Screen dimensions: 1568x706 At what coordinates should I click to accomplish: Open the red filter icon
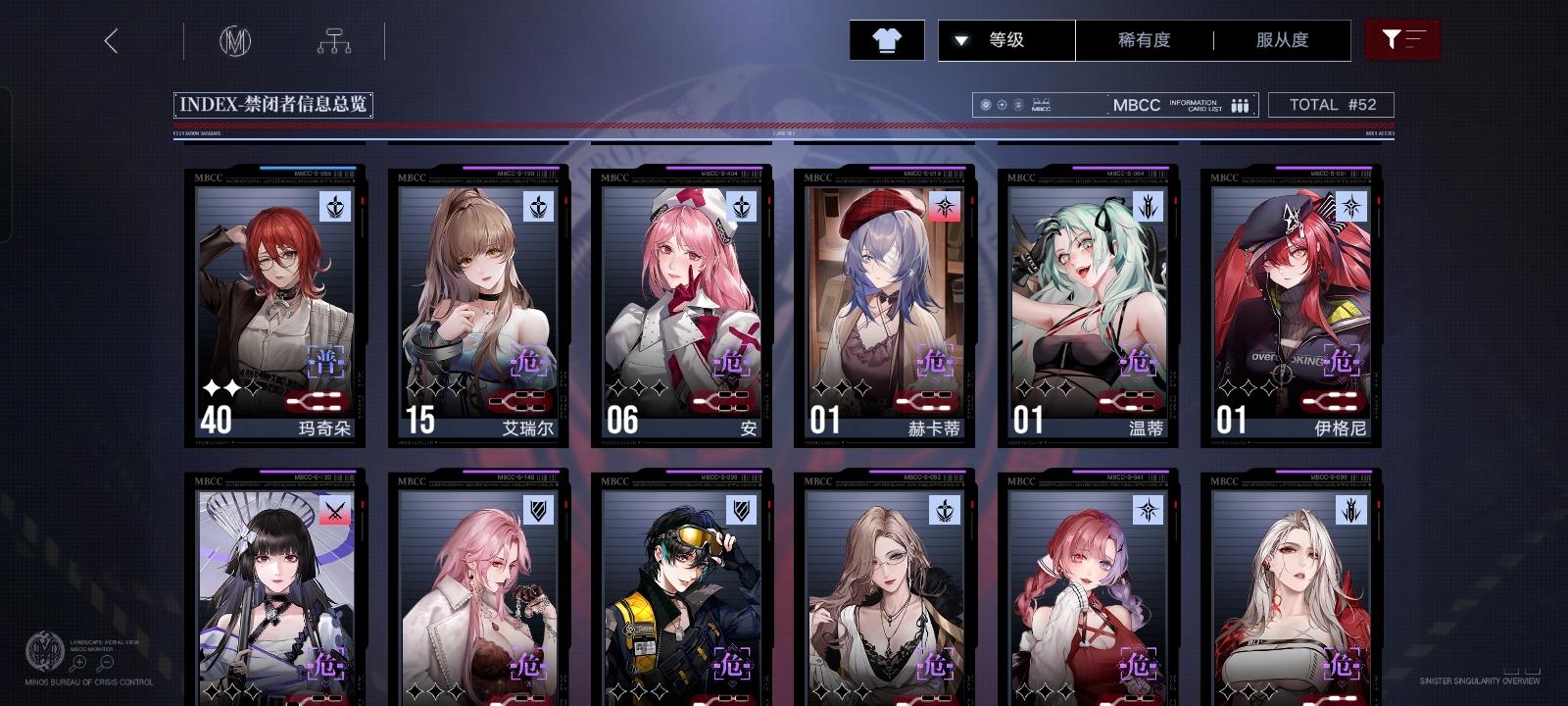[x=1403, y=40]
